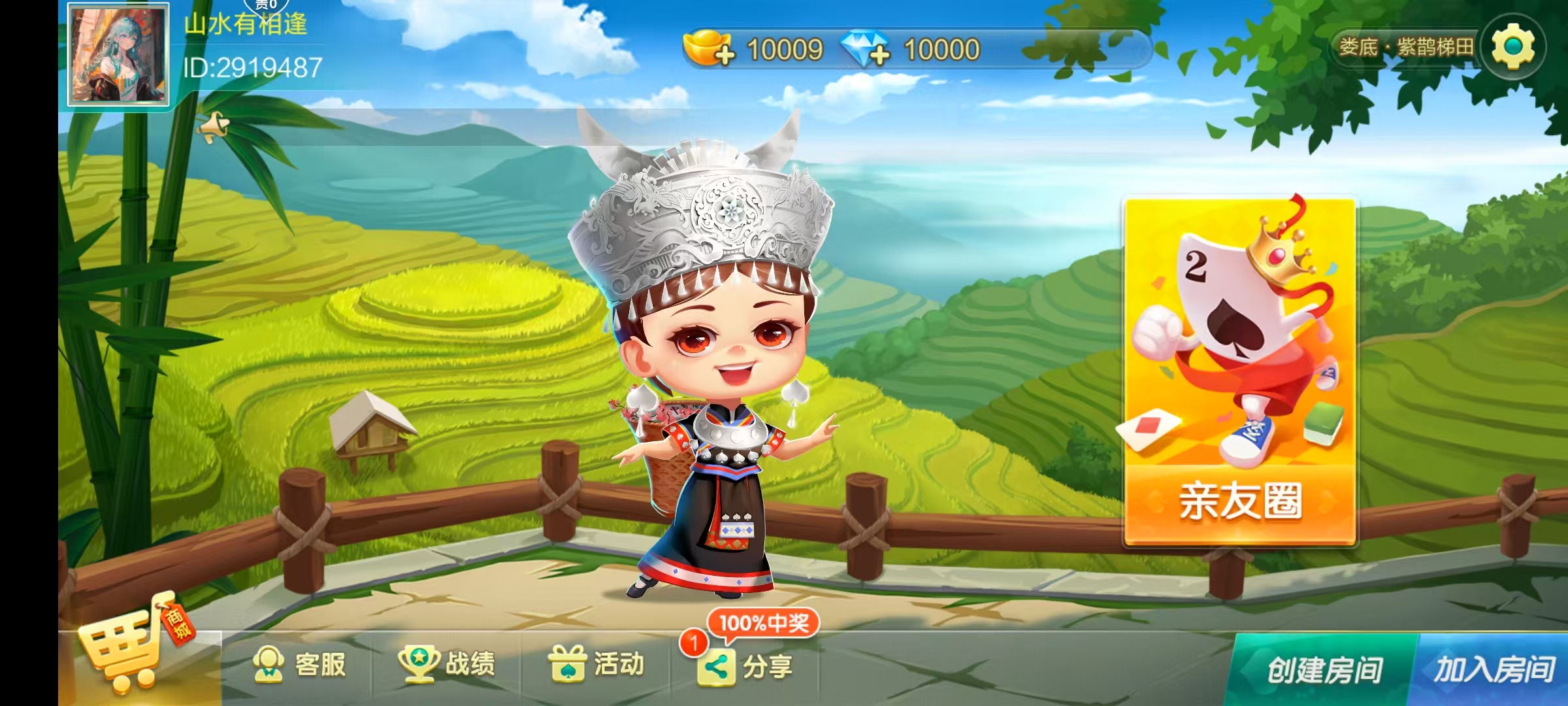Image resolution: width=1568 pixels, height=706 pixels.
Task: Change the 娄底·紫鹊梯田 region
Action: [x=1405, y=47]
